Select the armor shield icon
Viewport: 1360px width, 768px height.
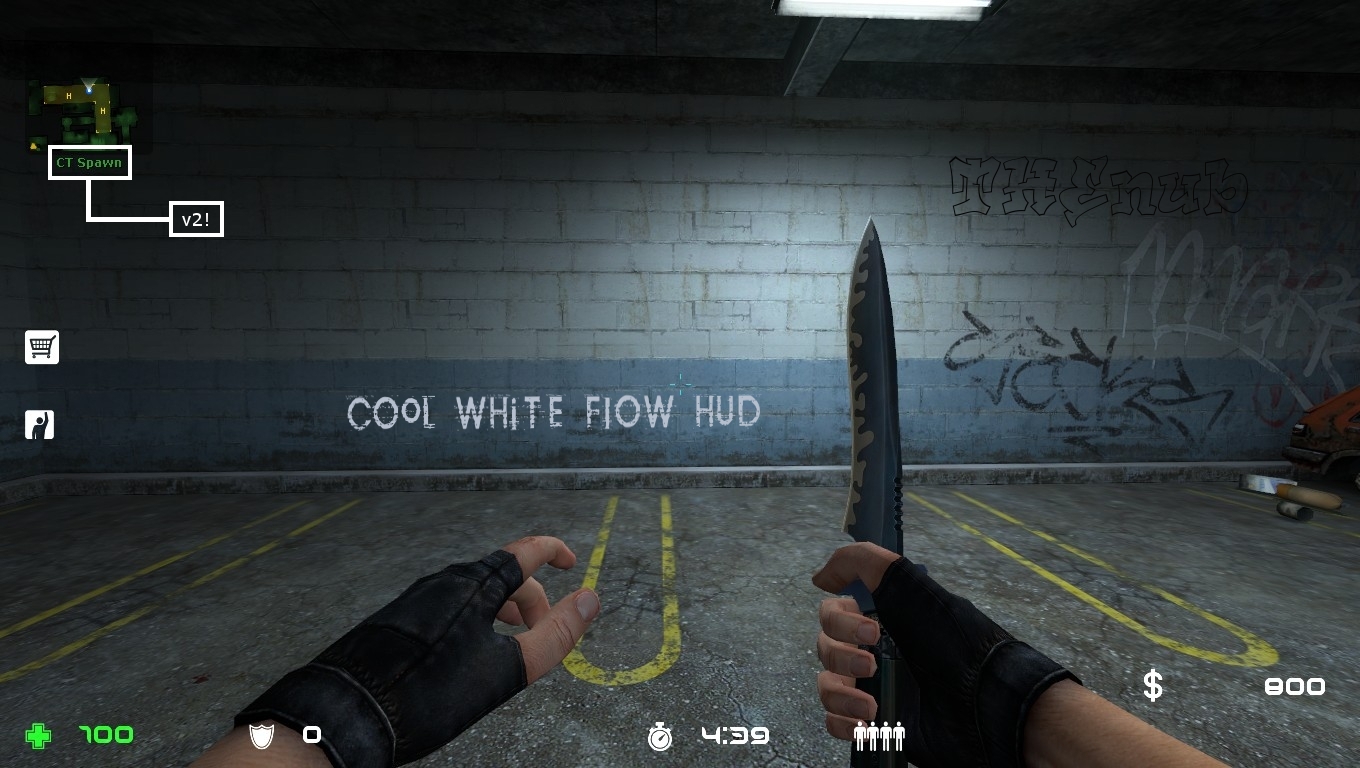click(x=260, y=735)
